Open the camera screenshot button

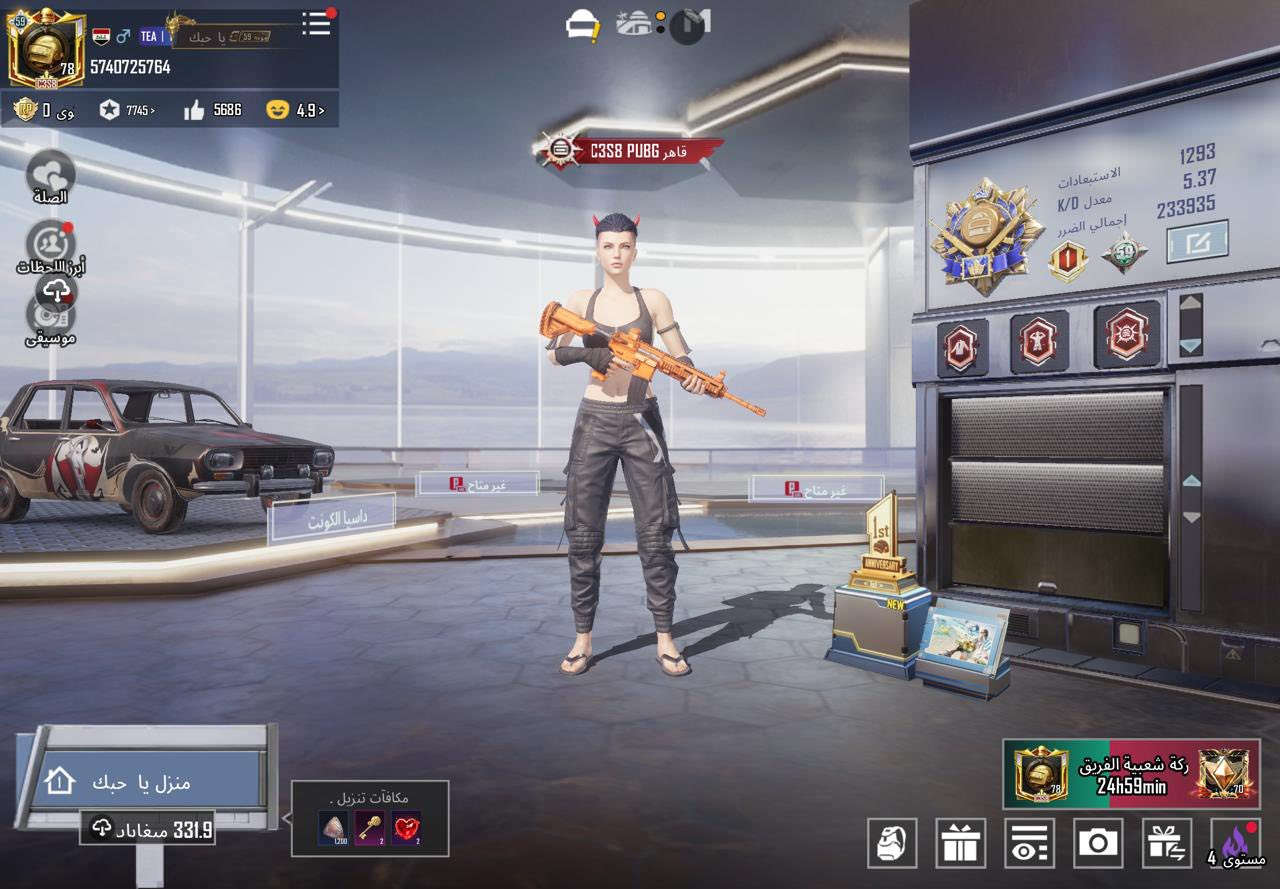coord(1098,842)
